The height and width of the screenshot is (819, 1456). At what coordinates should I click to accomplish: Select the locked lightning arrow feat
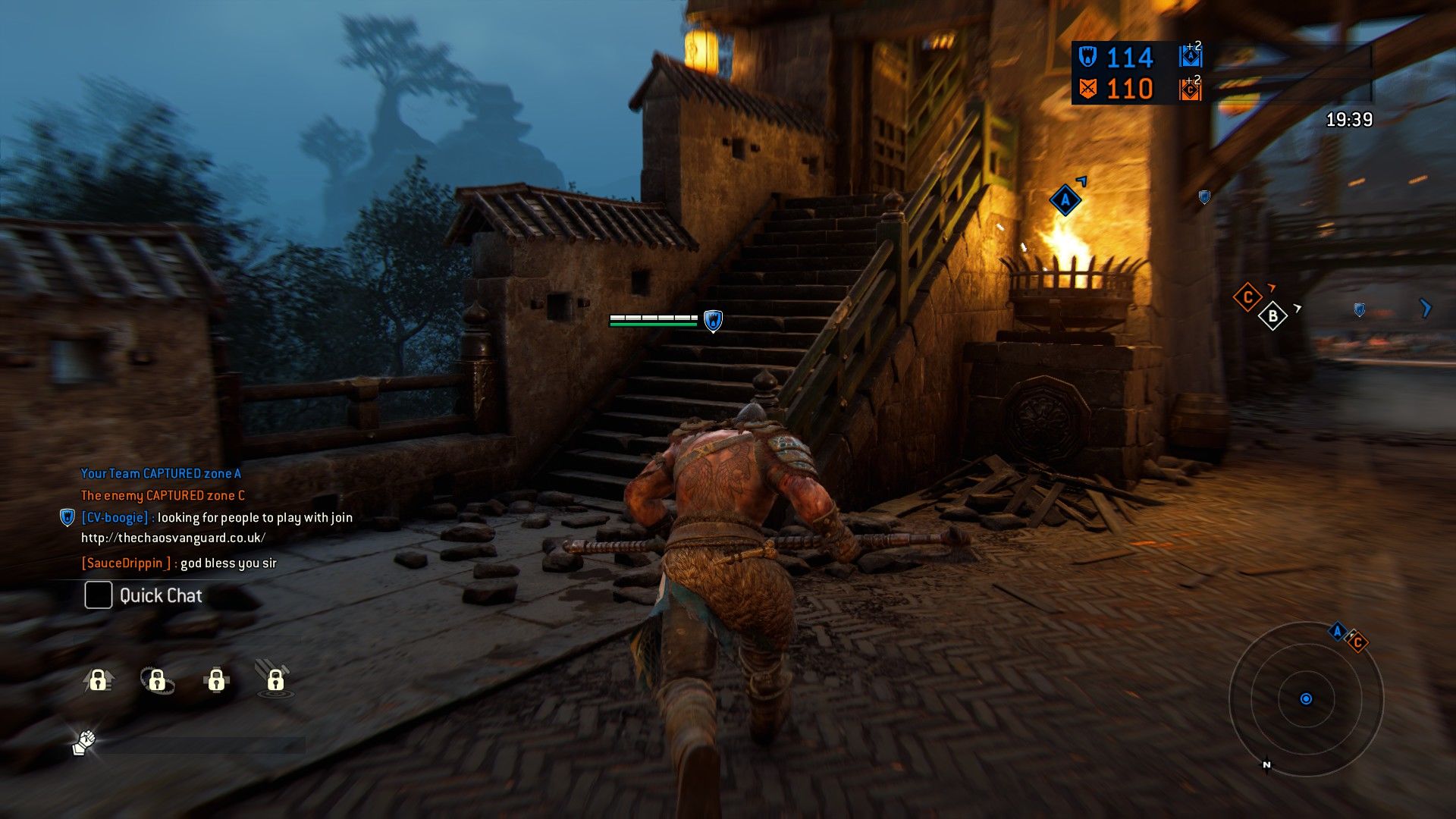[98, 679]
